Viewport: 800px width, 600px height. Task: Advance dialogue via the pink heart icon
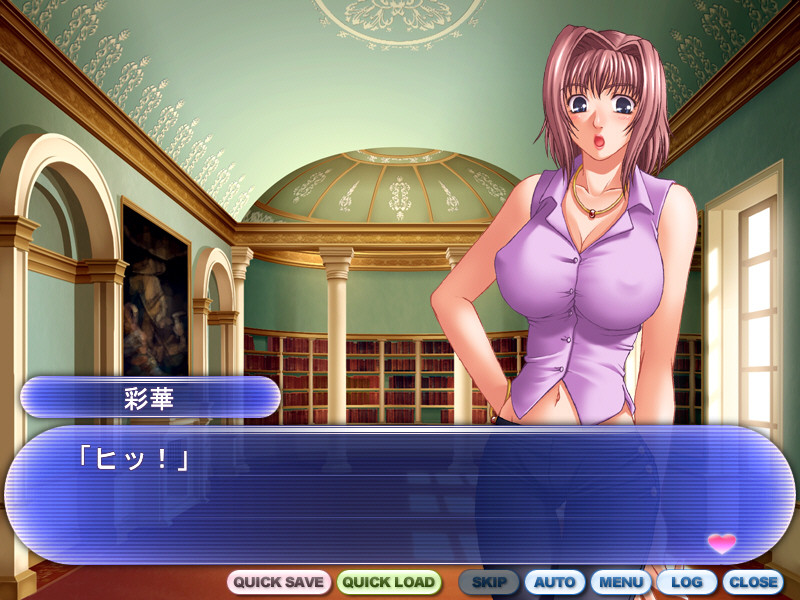[x=721, y=543]
